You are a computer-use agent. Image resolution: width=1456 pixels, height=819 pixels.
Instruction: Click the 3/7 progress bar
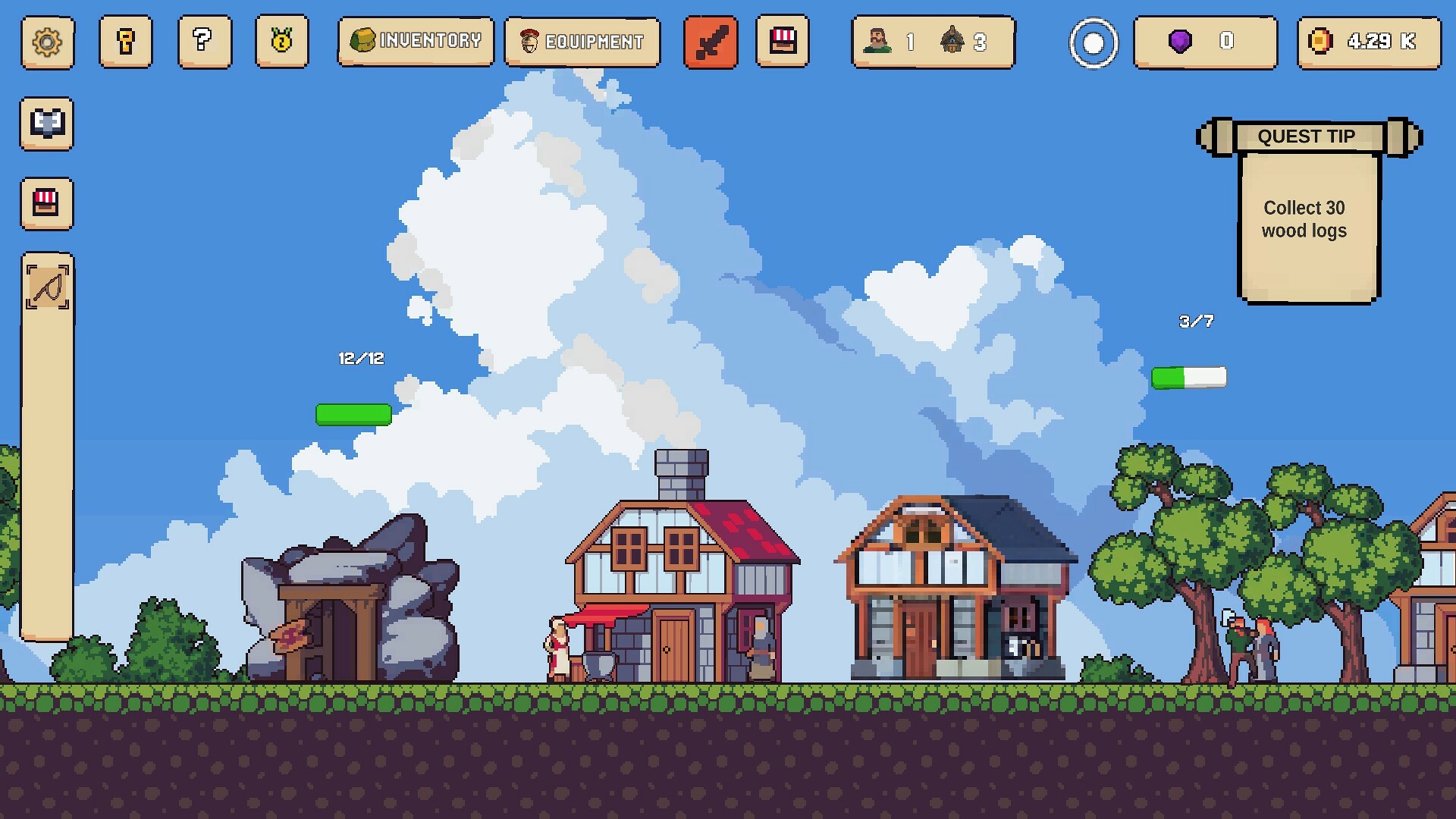[1189, 375]
